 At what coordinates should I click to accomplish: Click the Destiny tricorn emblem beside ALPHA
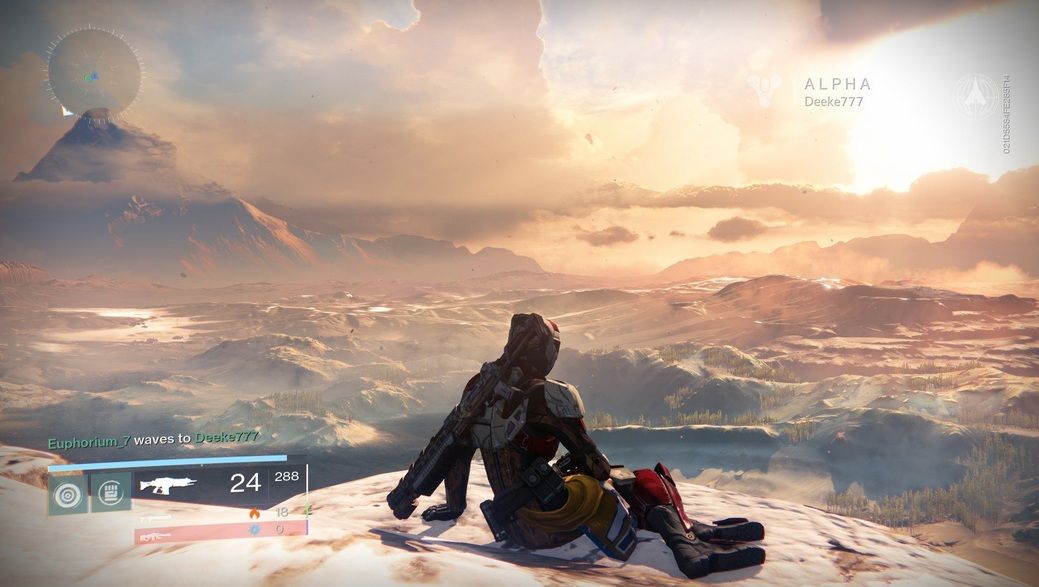click(x=765, y=90)
